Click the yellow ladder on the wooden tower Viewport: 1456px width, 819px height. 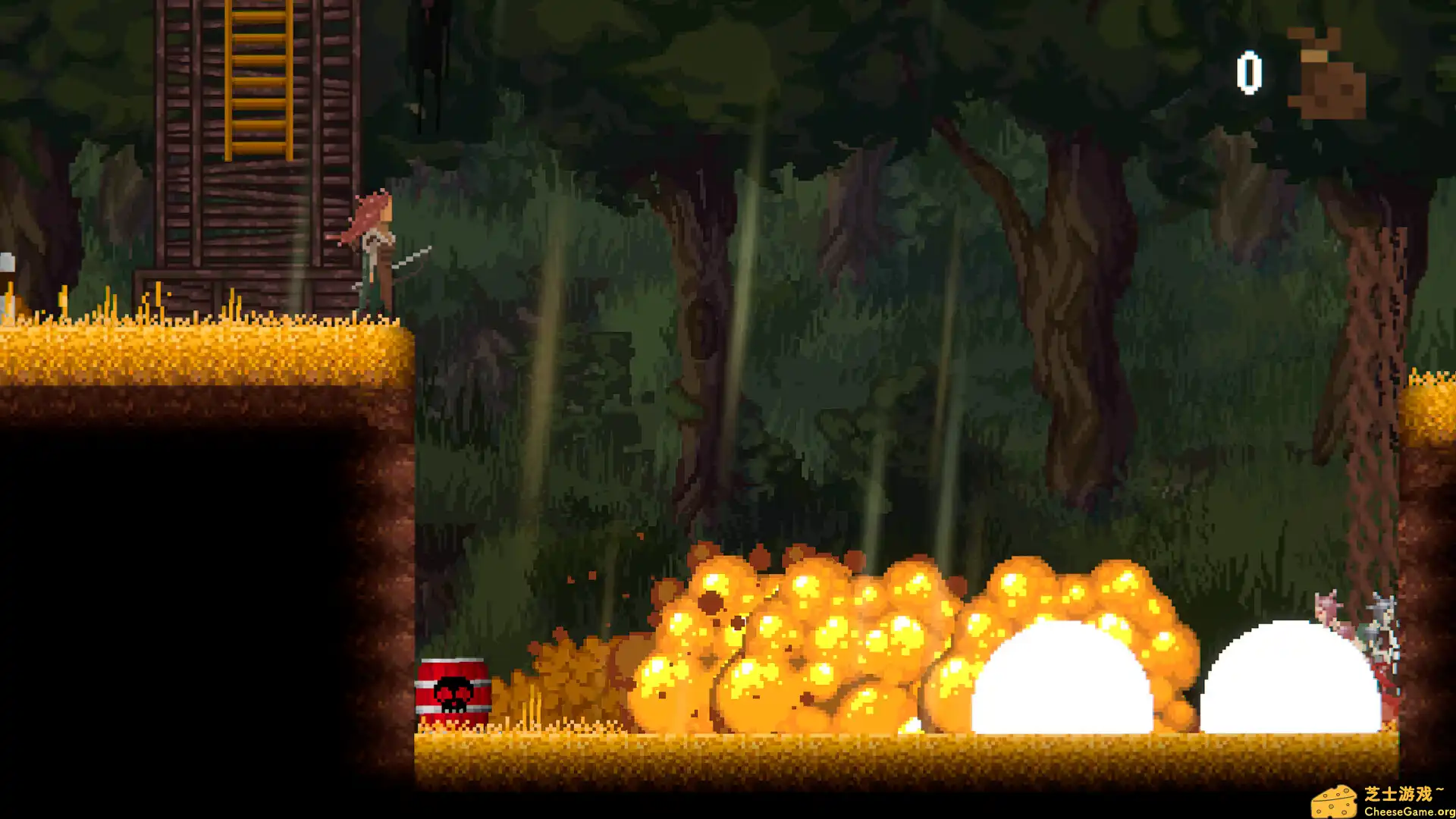(x=258, y=83)
